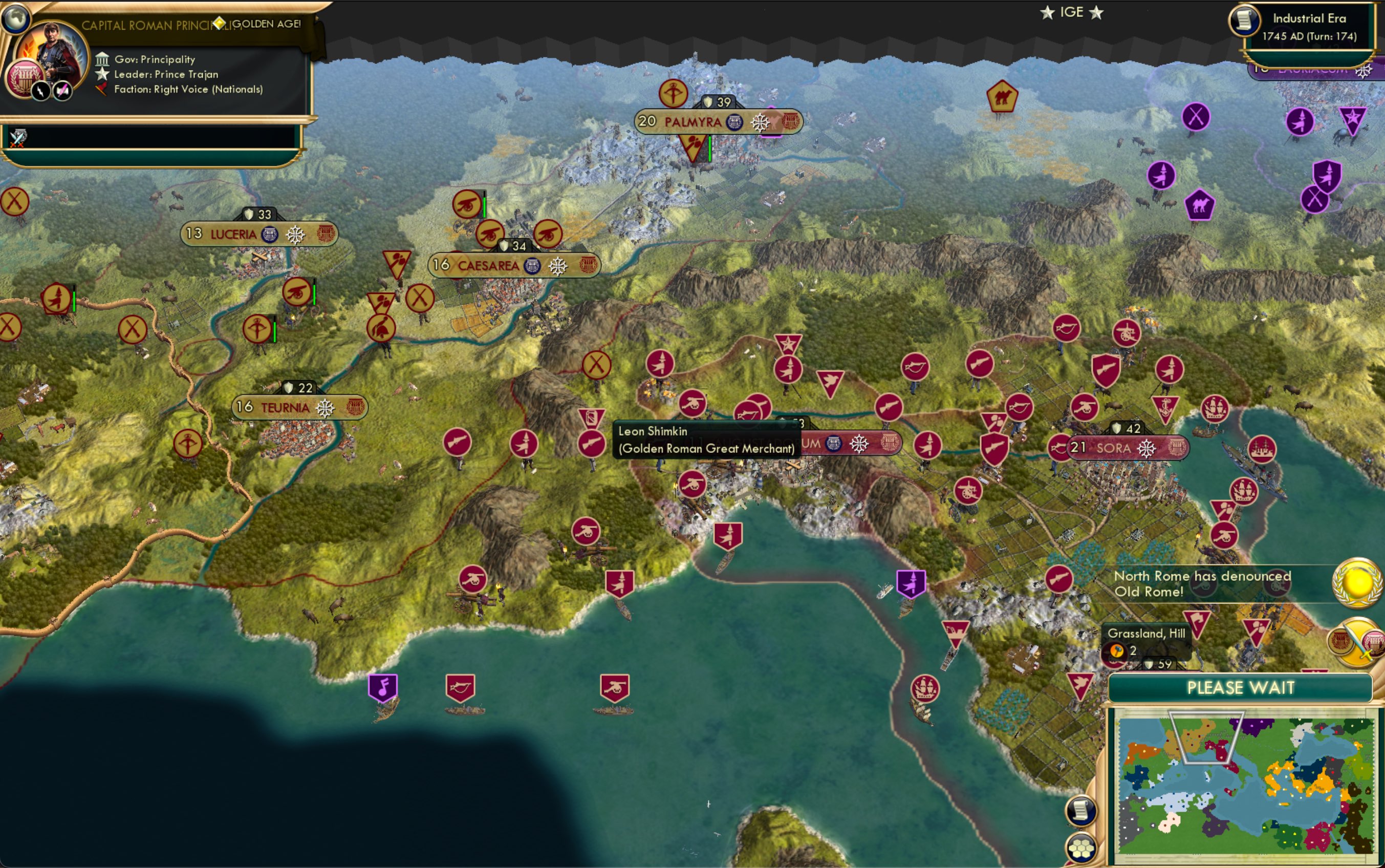This screenshot has width=1385, height=868.
Task: Click the IGE label at top of screen
Action: pos(1073,11)
